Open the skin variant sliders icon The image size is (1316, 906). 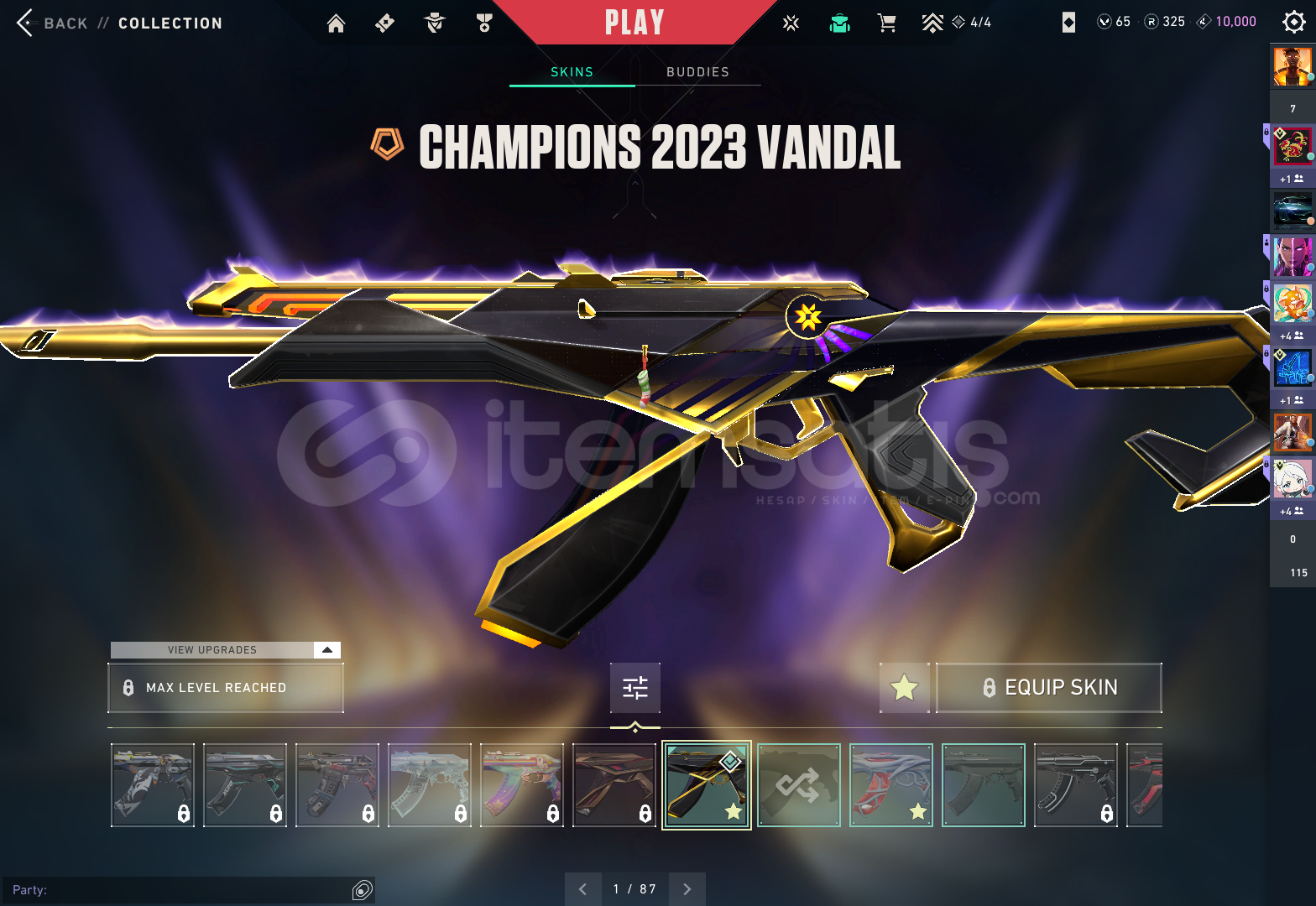point(634,688)
